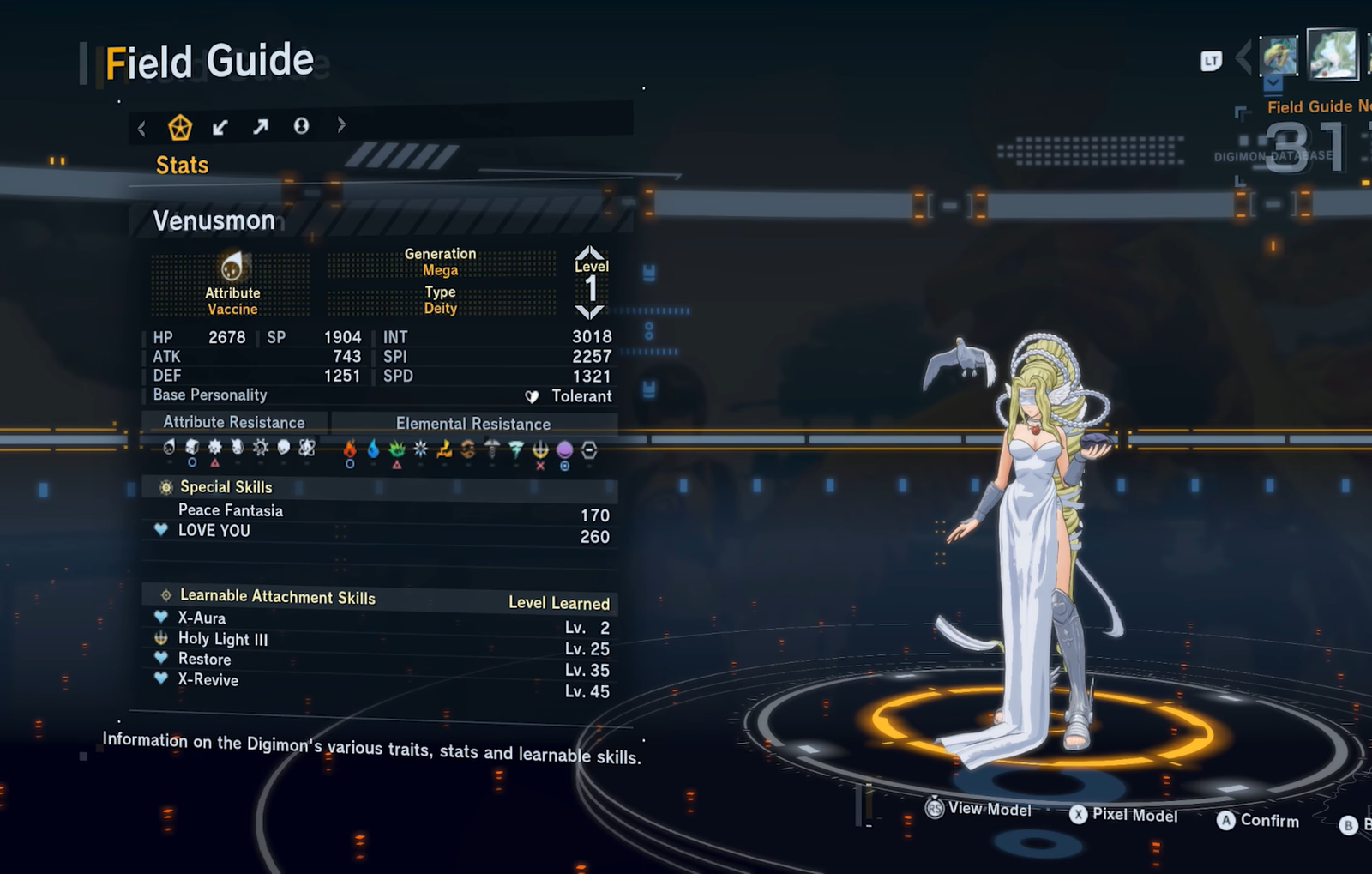Increase level with the up arrow
Viewport: 1372px width, 874px height.
click(x=591, y=252)
